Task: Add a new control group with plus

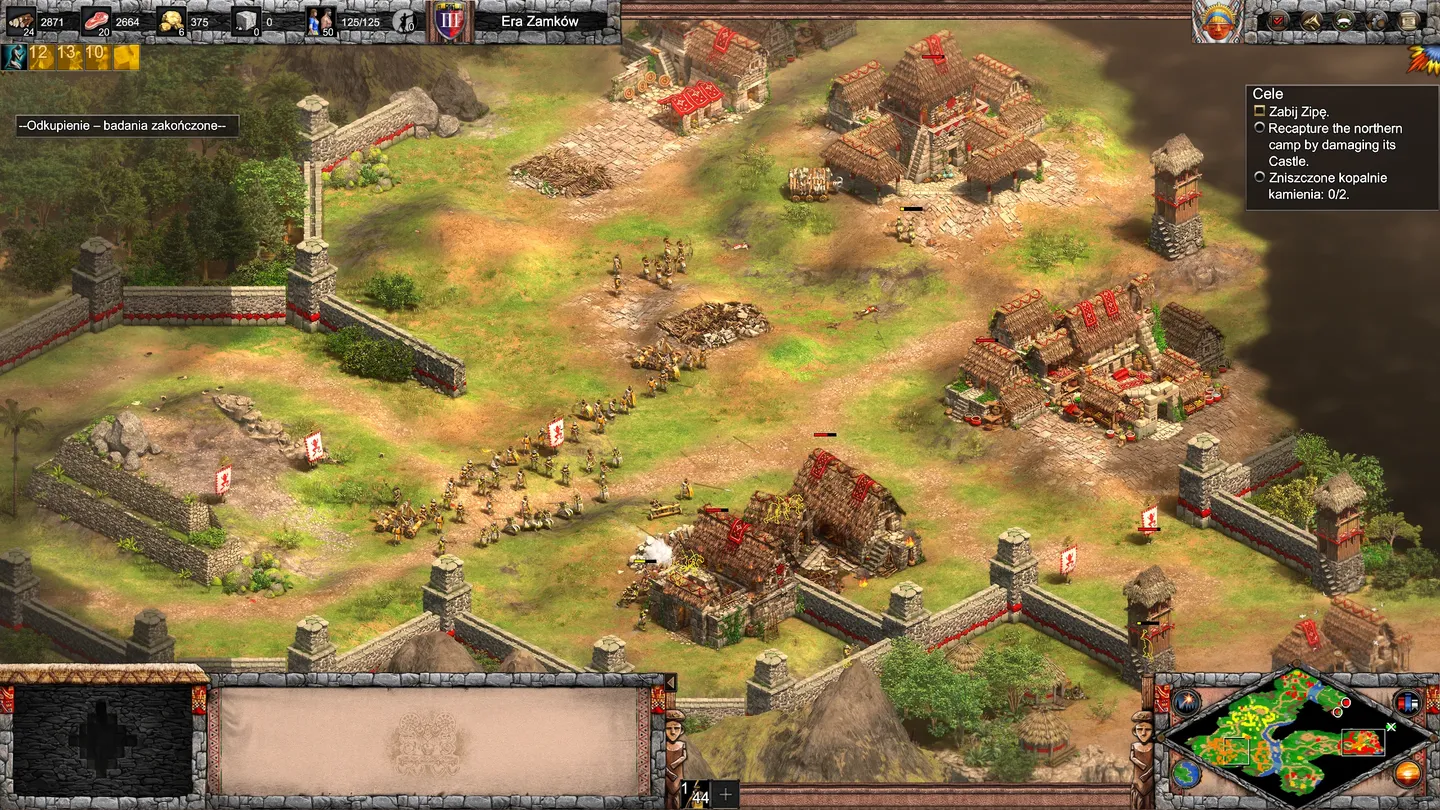Action: (x=725, y=794)
